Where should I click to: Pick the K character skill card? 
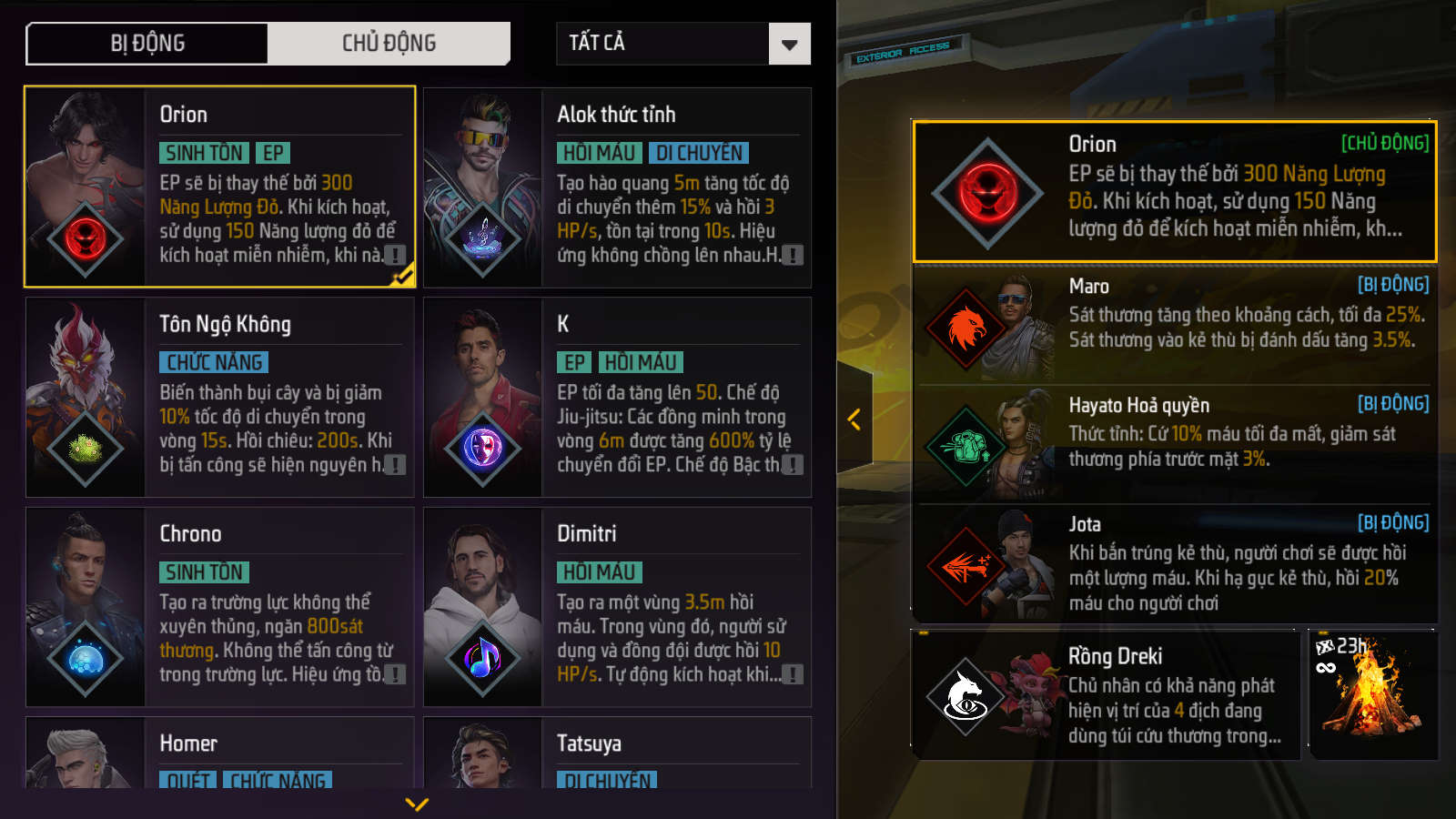(x=617, y=397)
